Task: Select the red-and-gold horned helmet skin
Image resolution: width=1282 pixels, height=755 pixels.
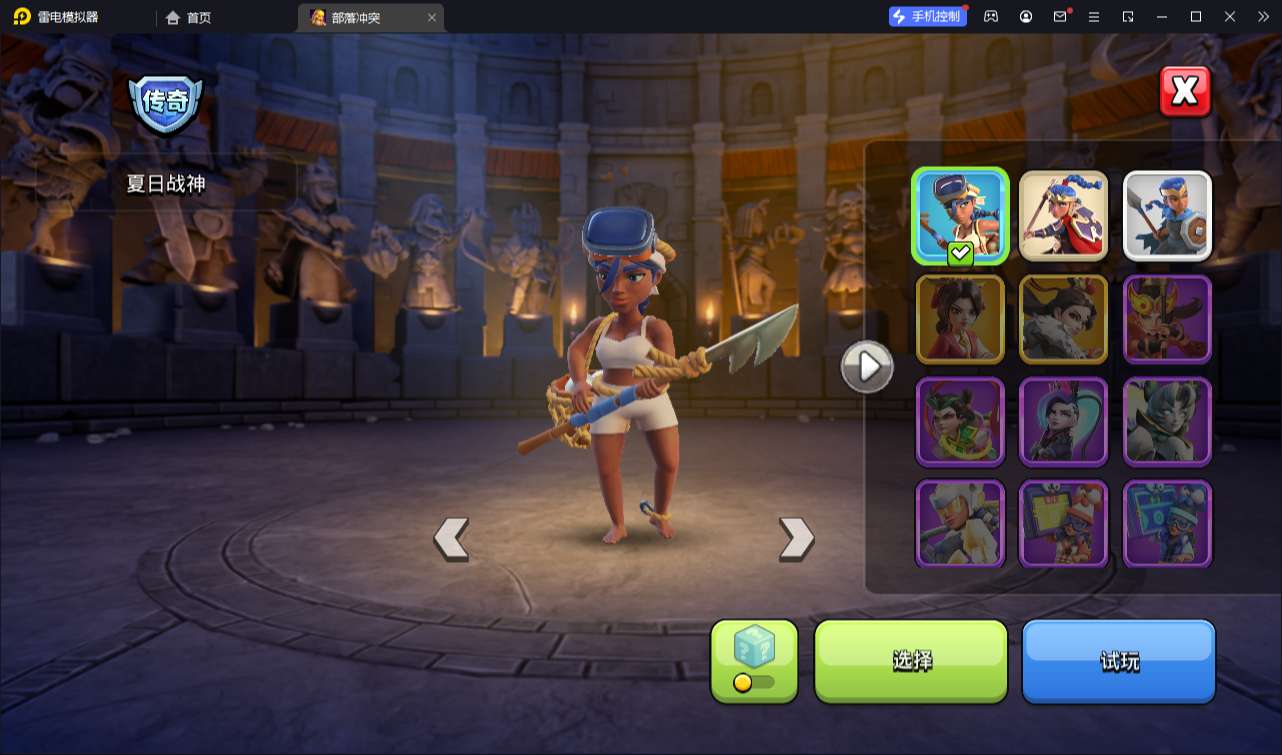Action: tap(1167, 319)
